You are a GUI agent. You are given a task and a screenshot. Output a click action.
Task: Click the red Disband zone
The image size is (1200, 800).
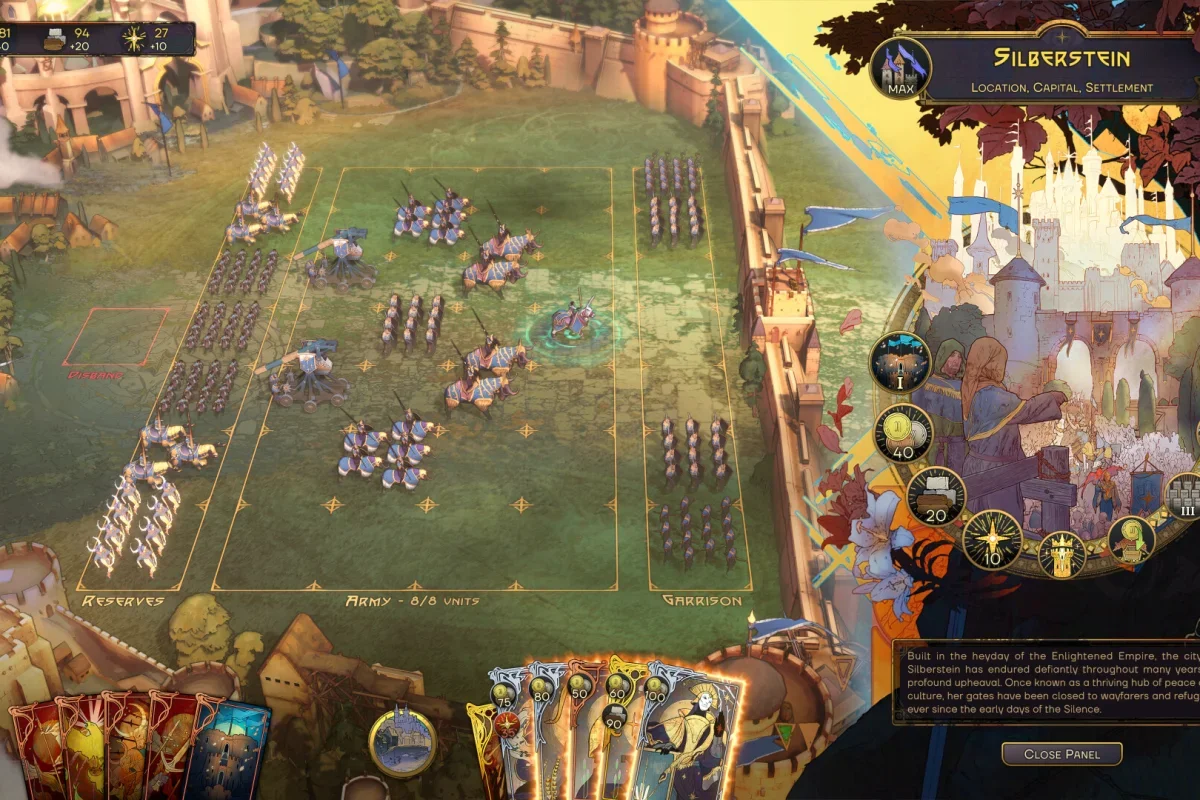(x=115, y=336)
